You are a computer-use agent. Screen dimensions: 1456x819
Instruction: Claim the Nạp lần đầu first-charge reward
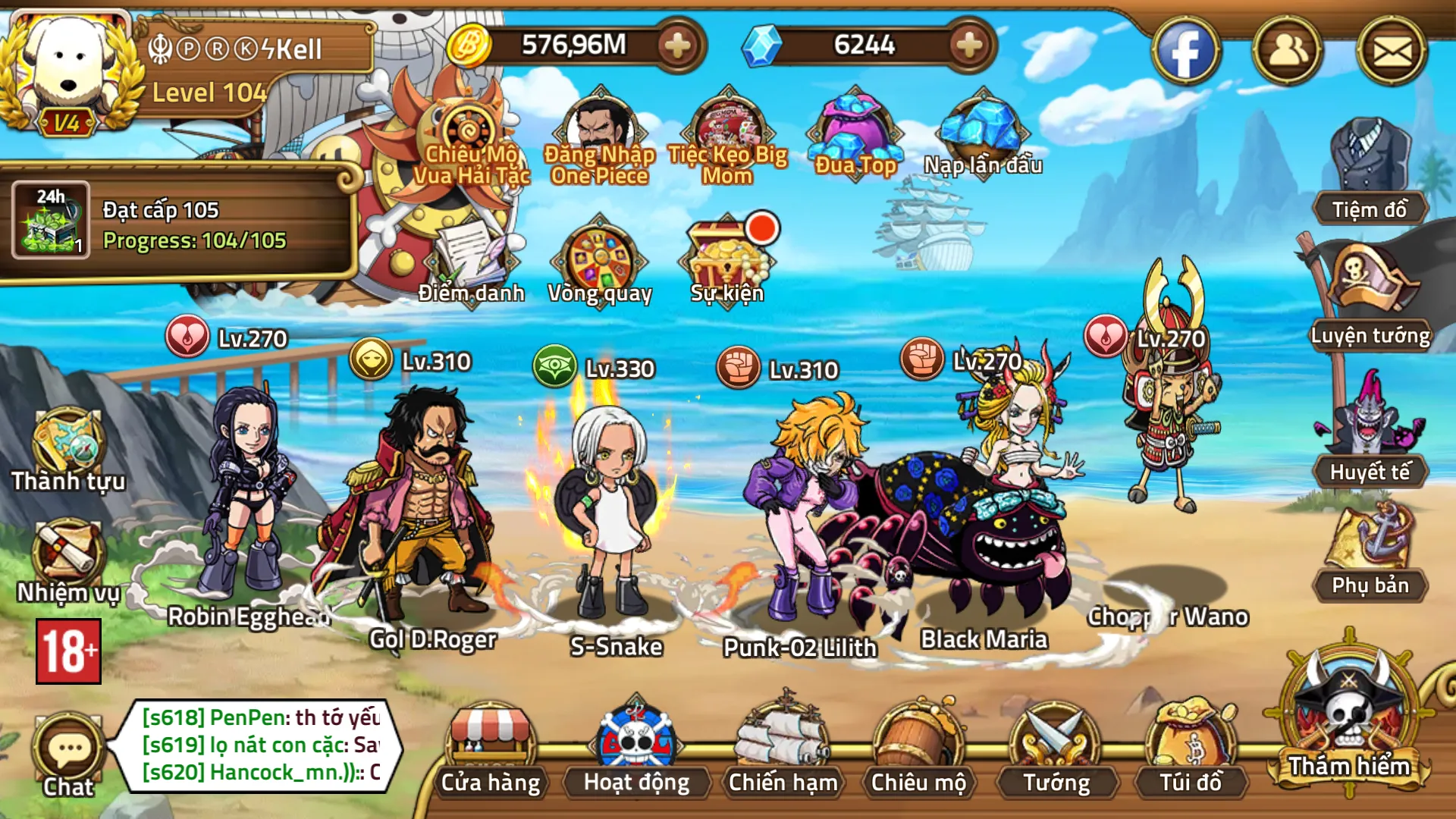(x=982, y=133)
